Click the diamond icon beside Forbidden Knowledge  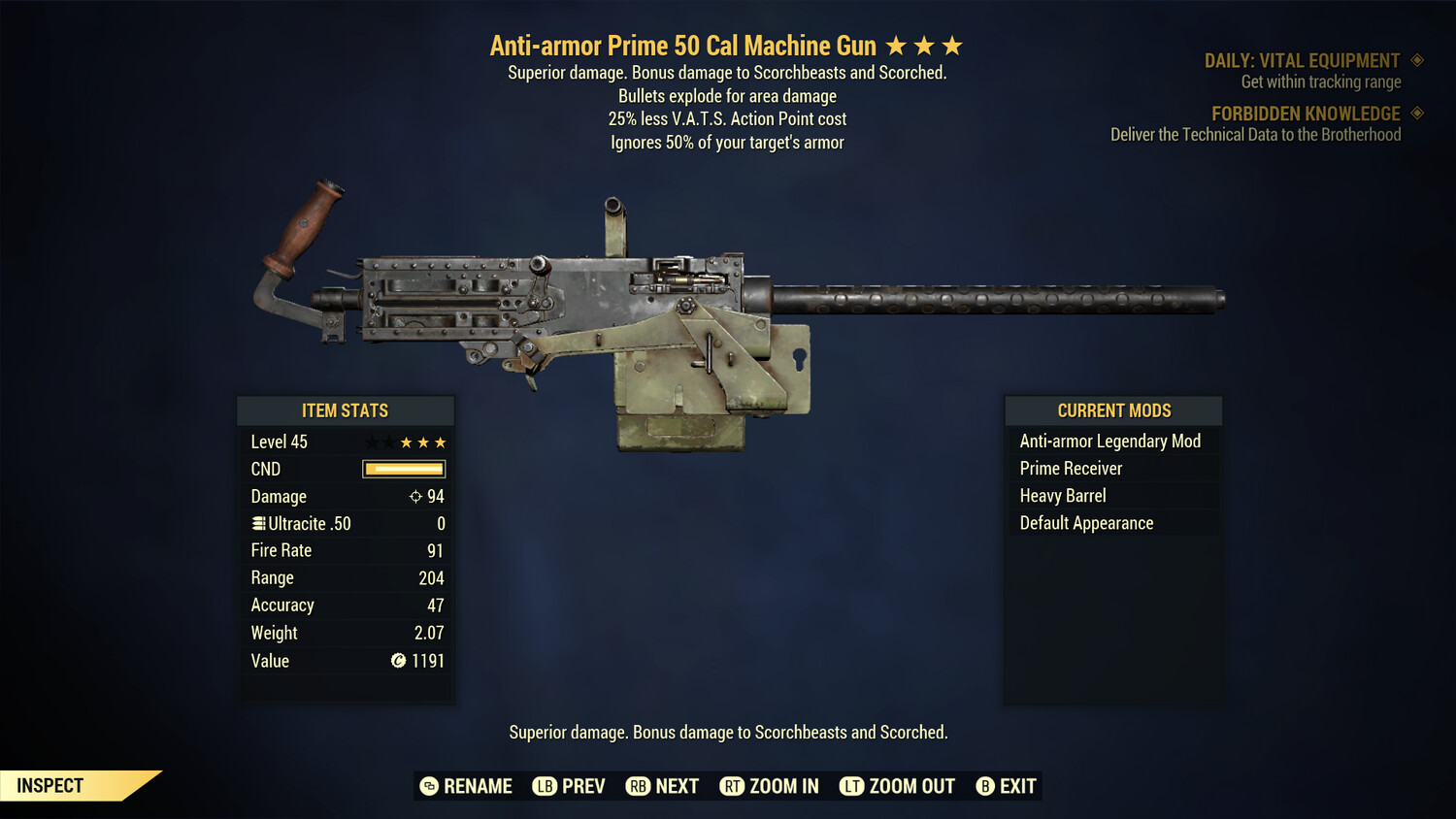point(1415,114)
